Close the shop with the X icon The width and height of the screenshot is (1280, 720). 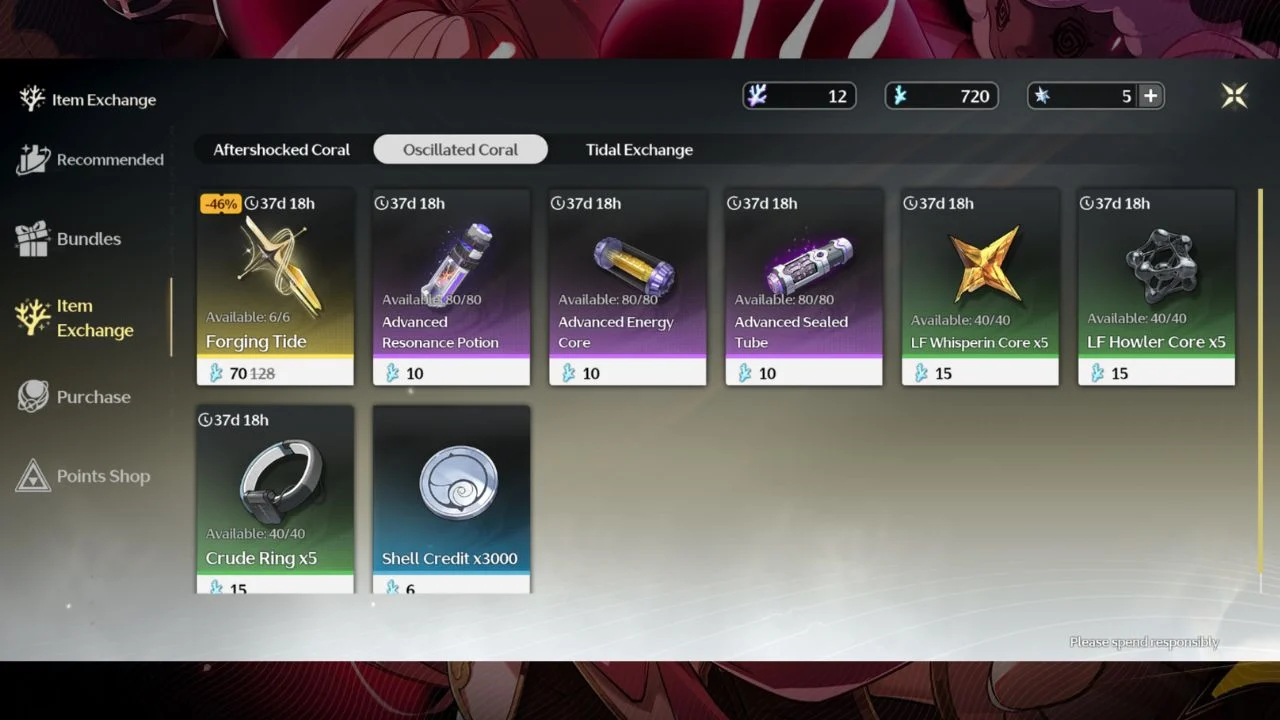[x=1235, y=95]
